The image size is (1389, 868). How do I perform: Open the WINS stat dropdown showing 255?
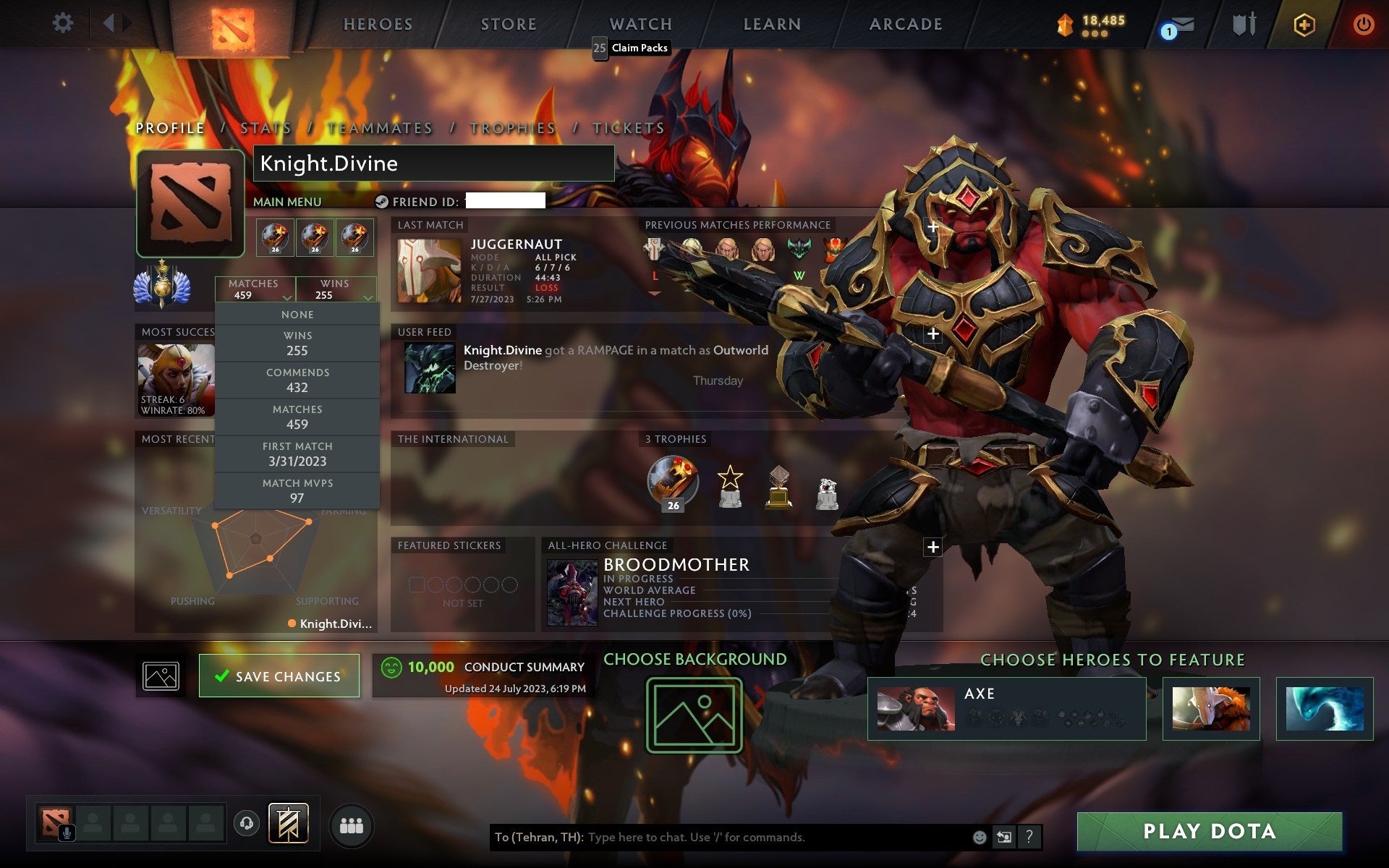coord(336,289)
